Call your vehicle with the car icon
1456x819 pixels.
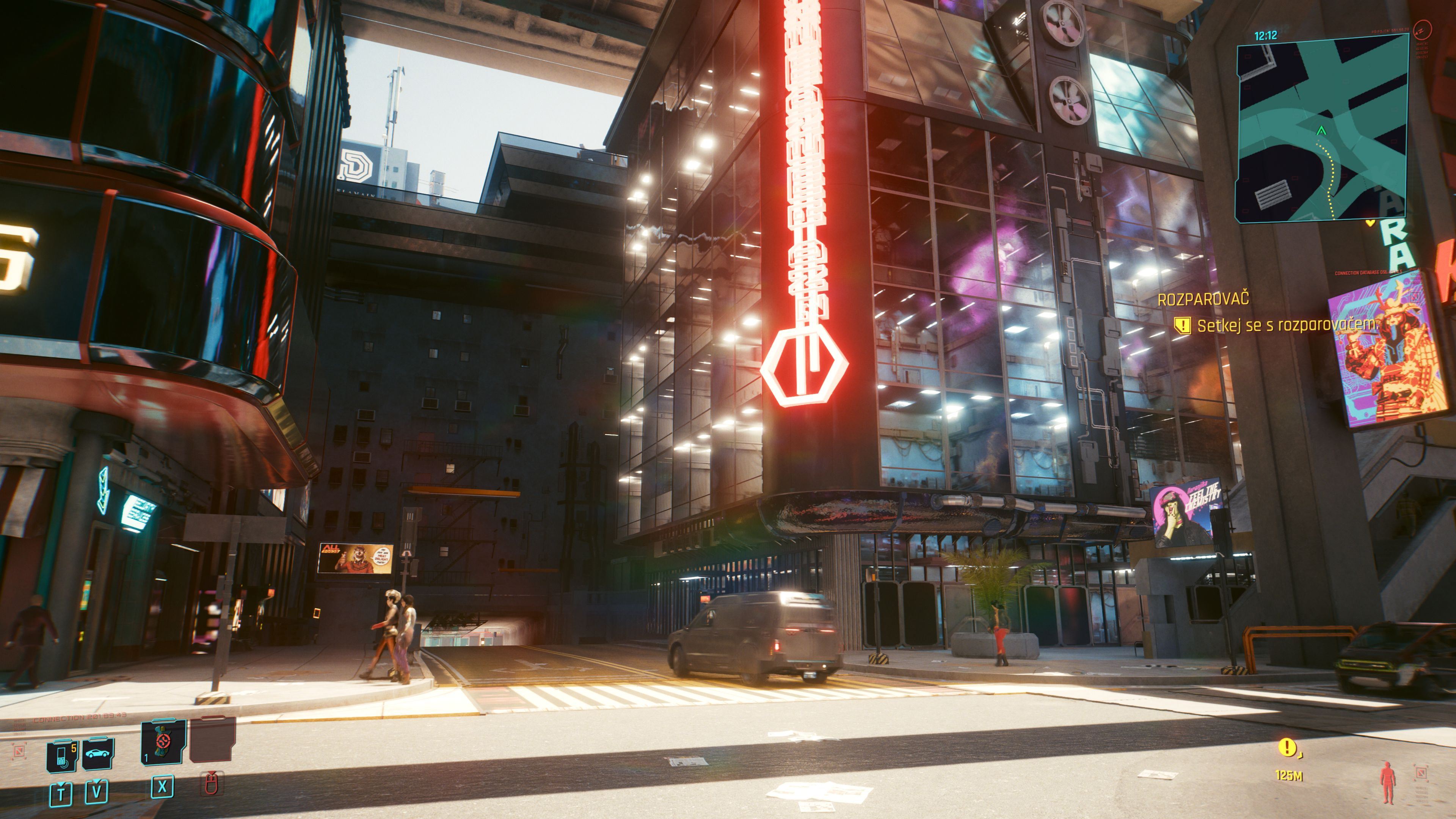click(x=98, y=754)
